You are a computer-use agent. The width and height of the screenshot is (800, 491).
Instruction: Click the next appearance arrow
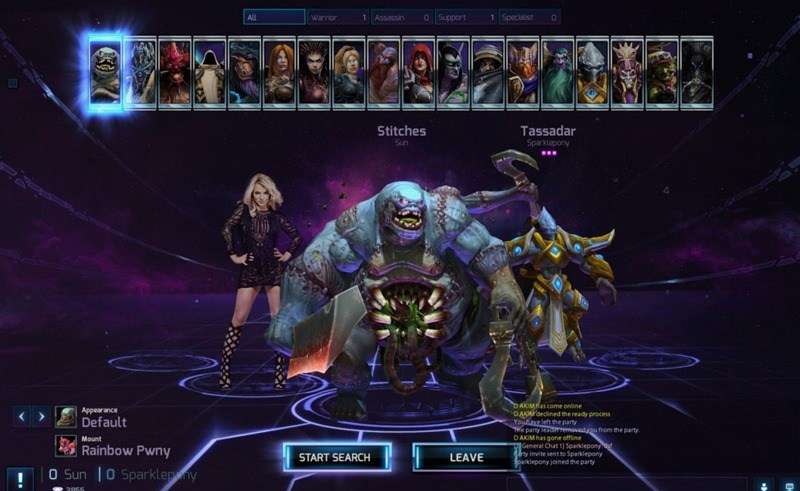click(x=41, y=416)
